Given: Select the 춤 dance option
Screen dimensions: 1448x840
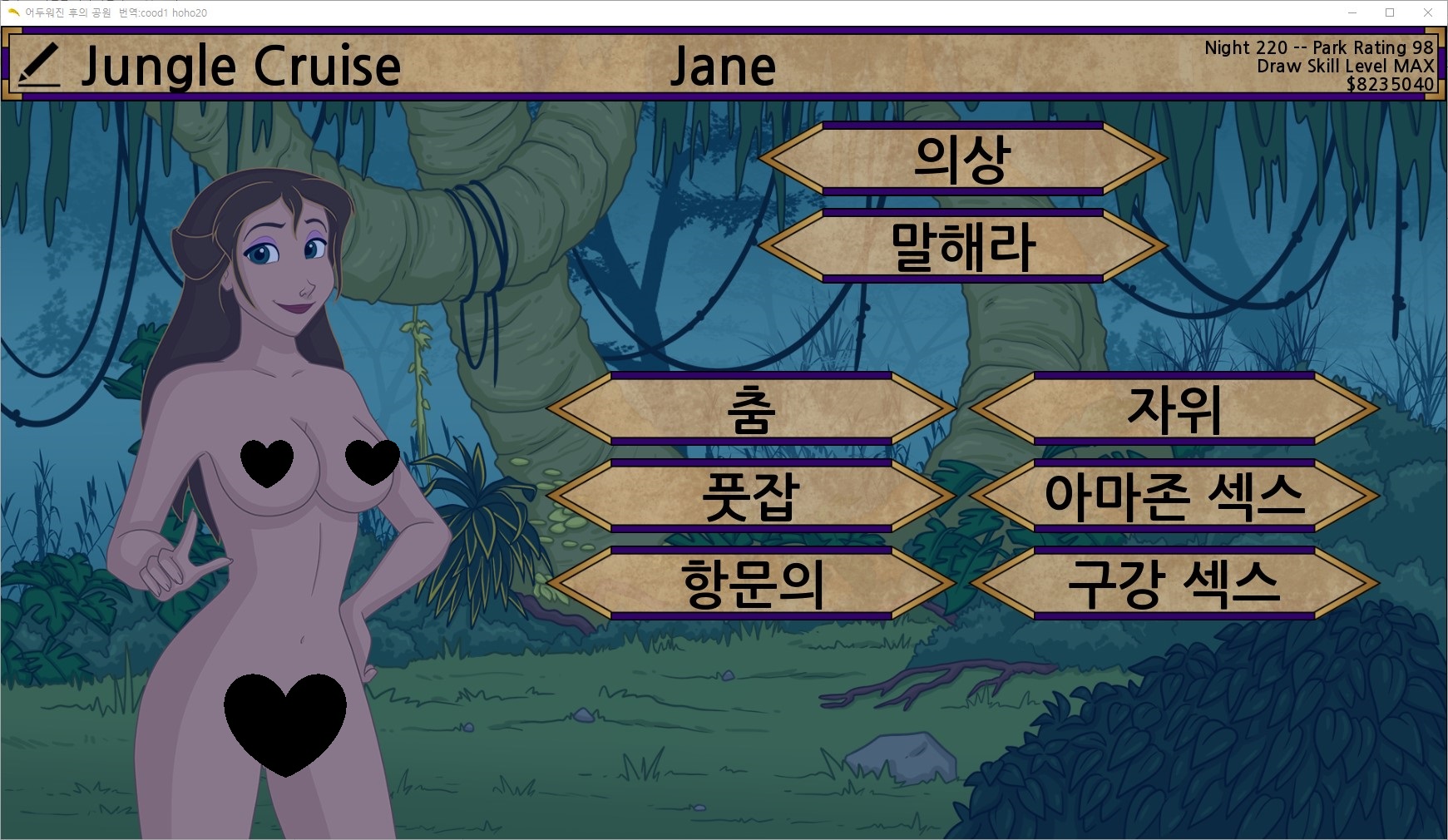Looking at the screenshot, I should 751,409.
